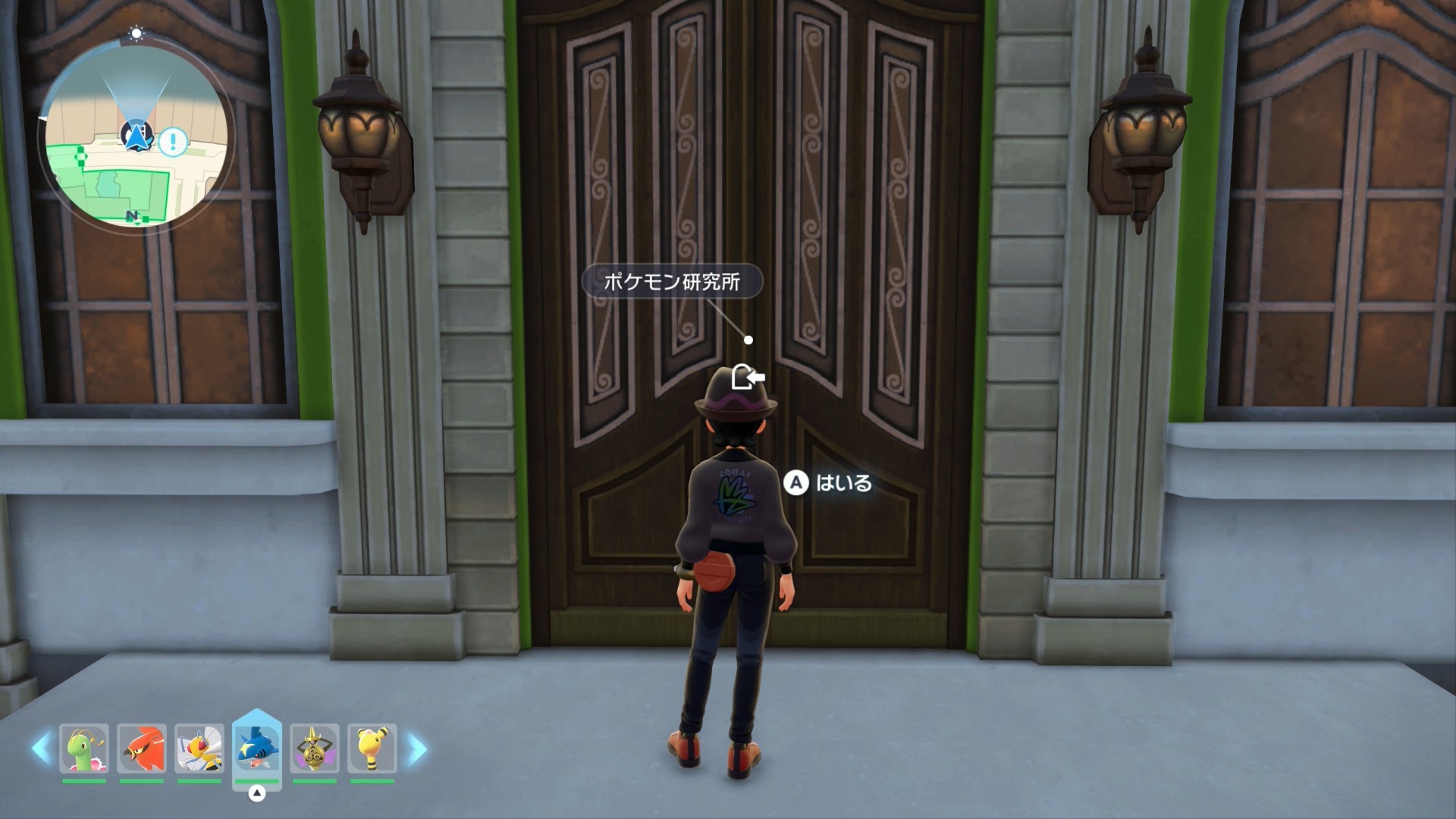The image size is (1456, 819).
Task: Click the right arrow beside the party bar
Action: pyautogui.click(x=417, y=749)
